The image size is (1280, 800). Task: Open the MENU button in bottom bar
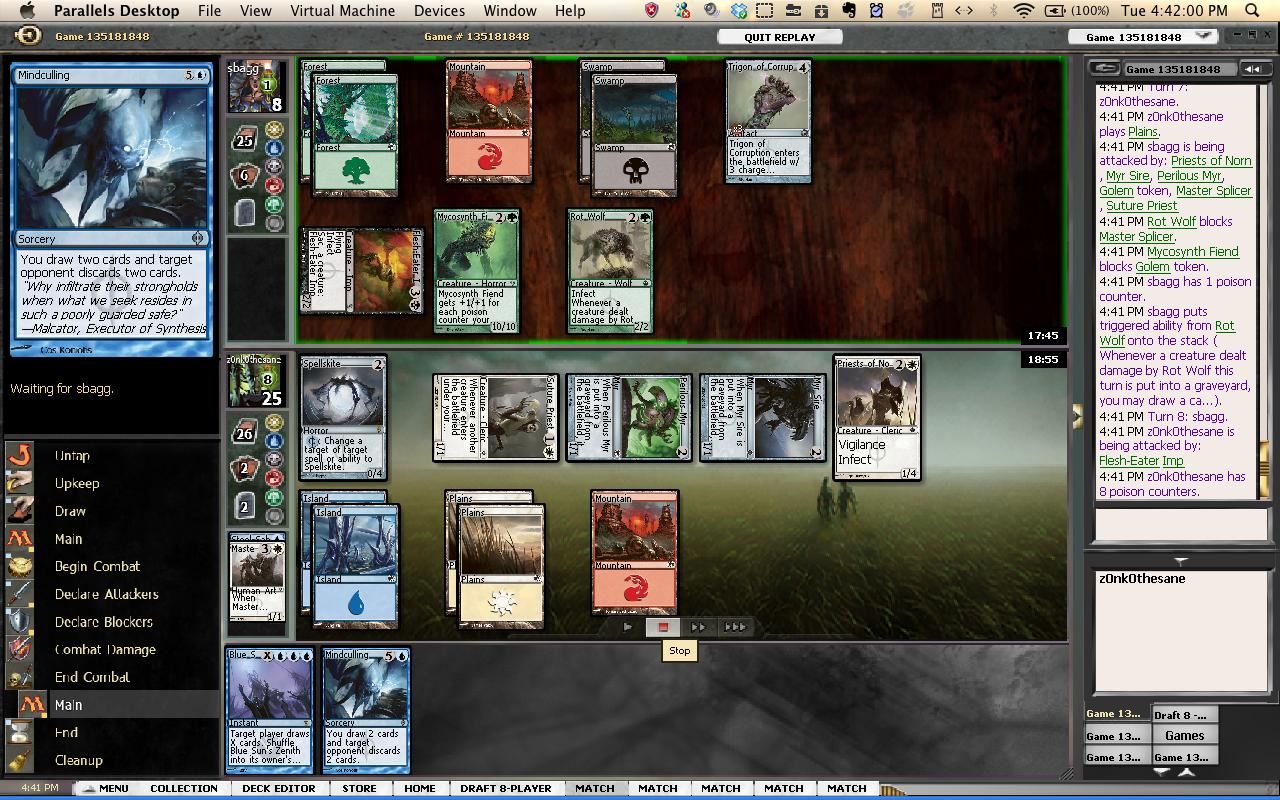tap(105, 788)
